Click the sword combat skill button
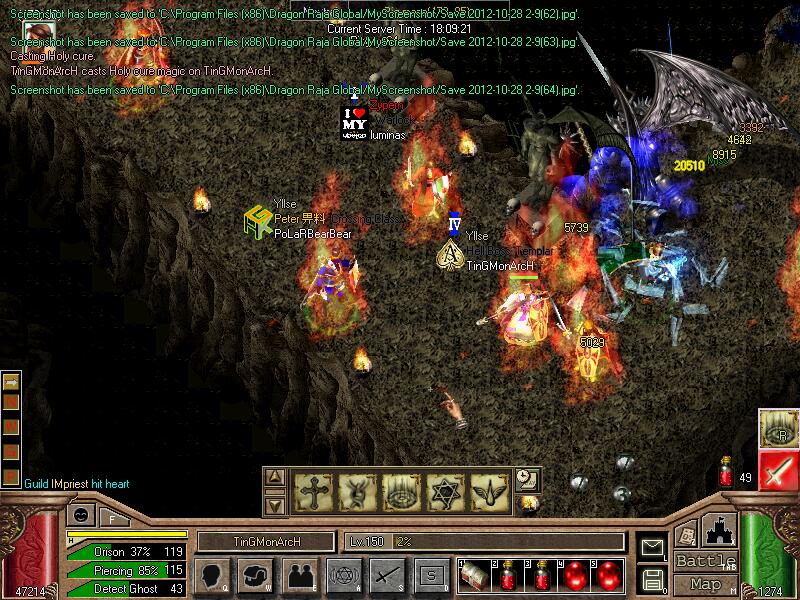Screen dimensions: 800x600 386,576
